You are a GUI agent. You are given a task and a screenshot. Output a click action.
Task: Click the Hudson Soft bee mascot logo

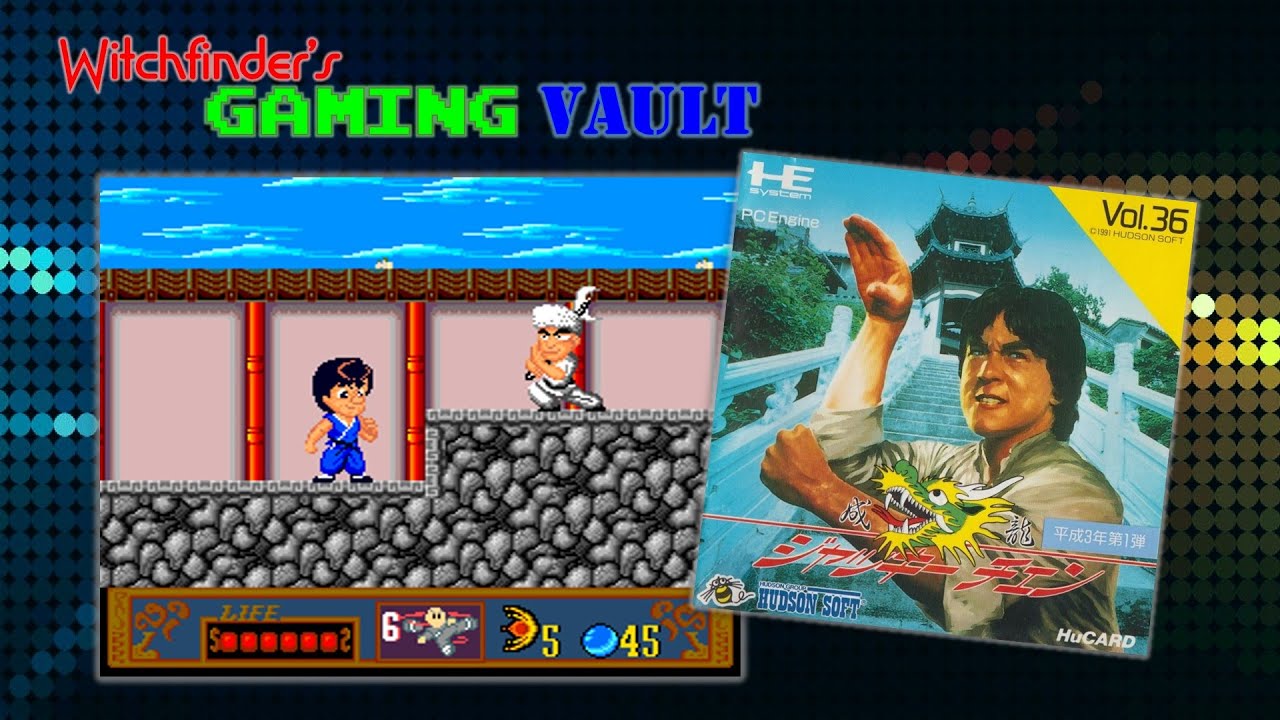point(727,593)
